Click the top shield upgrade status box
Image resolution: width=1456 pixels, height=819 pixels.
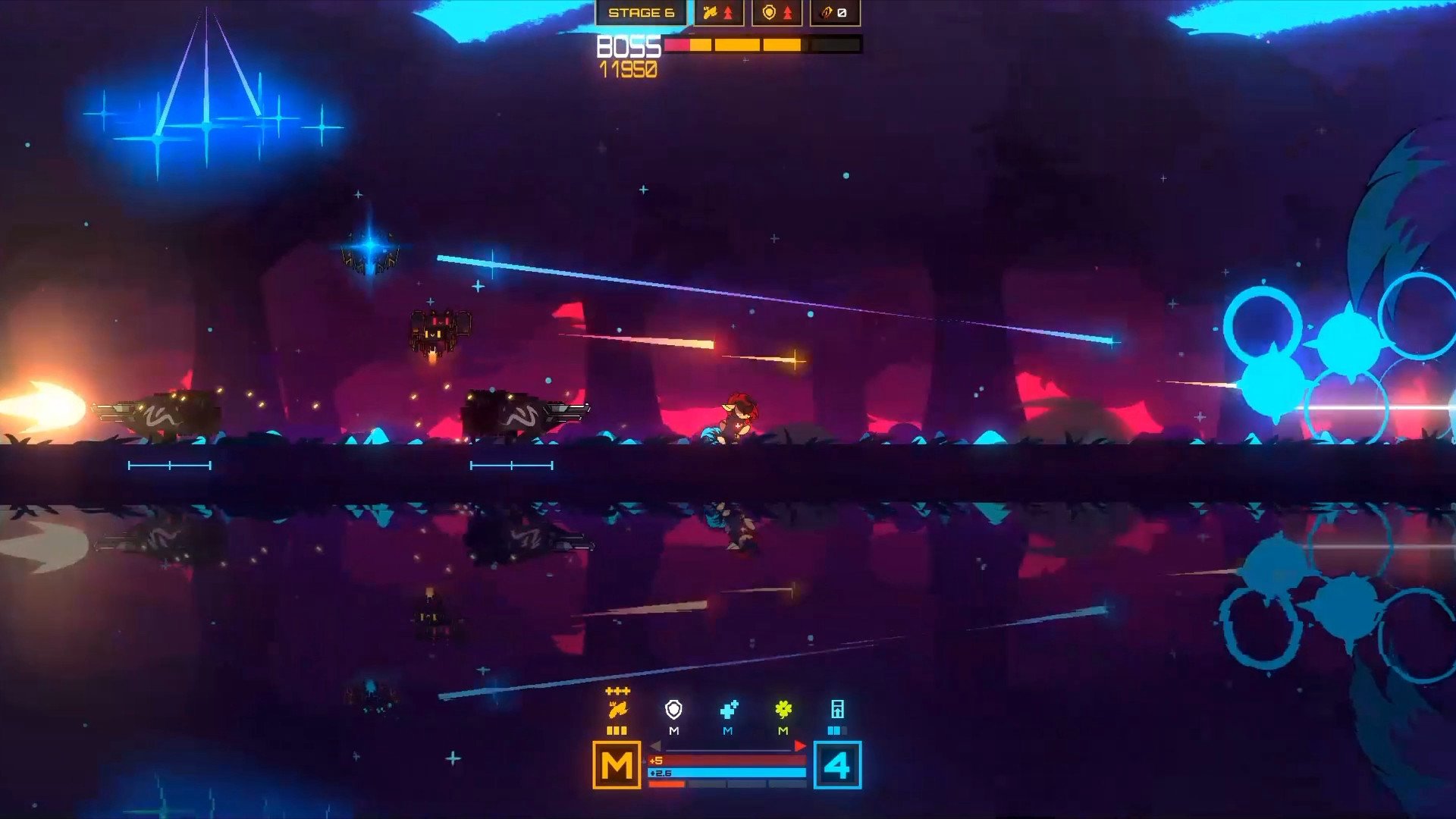777,13
